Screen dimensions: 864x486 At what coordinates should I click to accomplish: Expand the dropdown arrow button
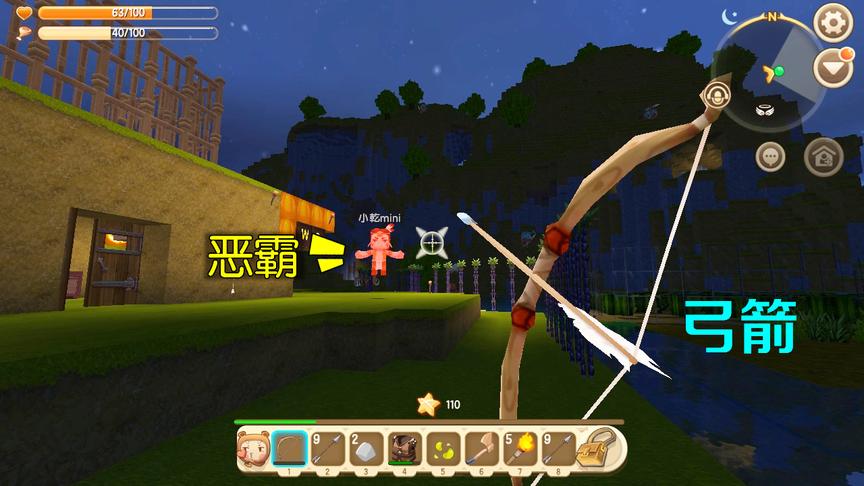[831, 69]
